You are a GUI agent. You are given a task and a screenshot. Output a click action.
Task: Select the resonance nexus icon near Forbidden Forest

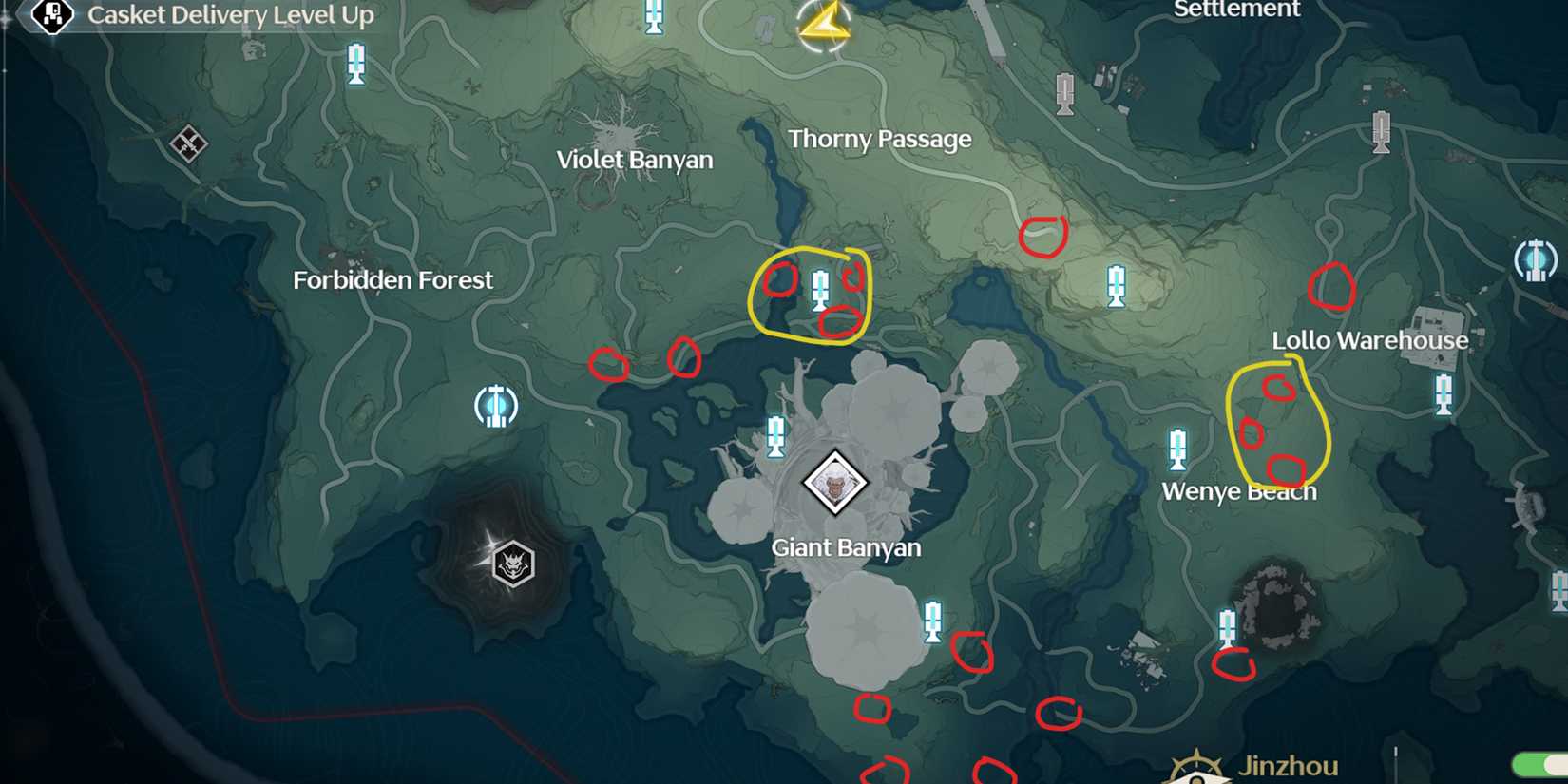pos(494,405)
